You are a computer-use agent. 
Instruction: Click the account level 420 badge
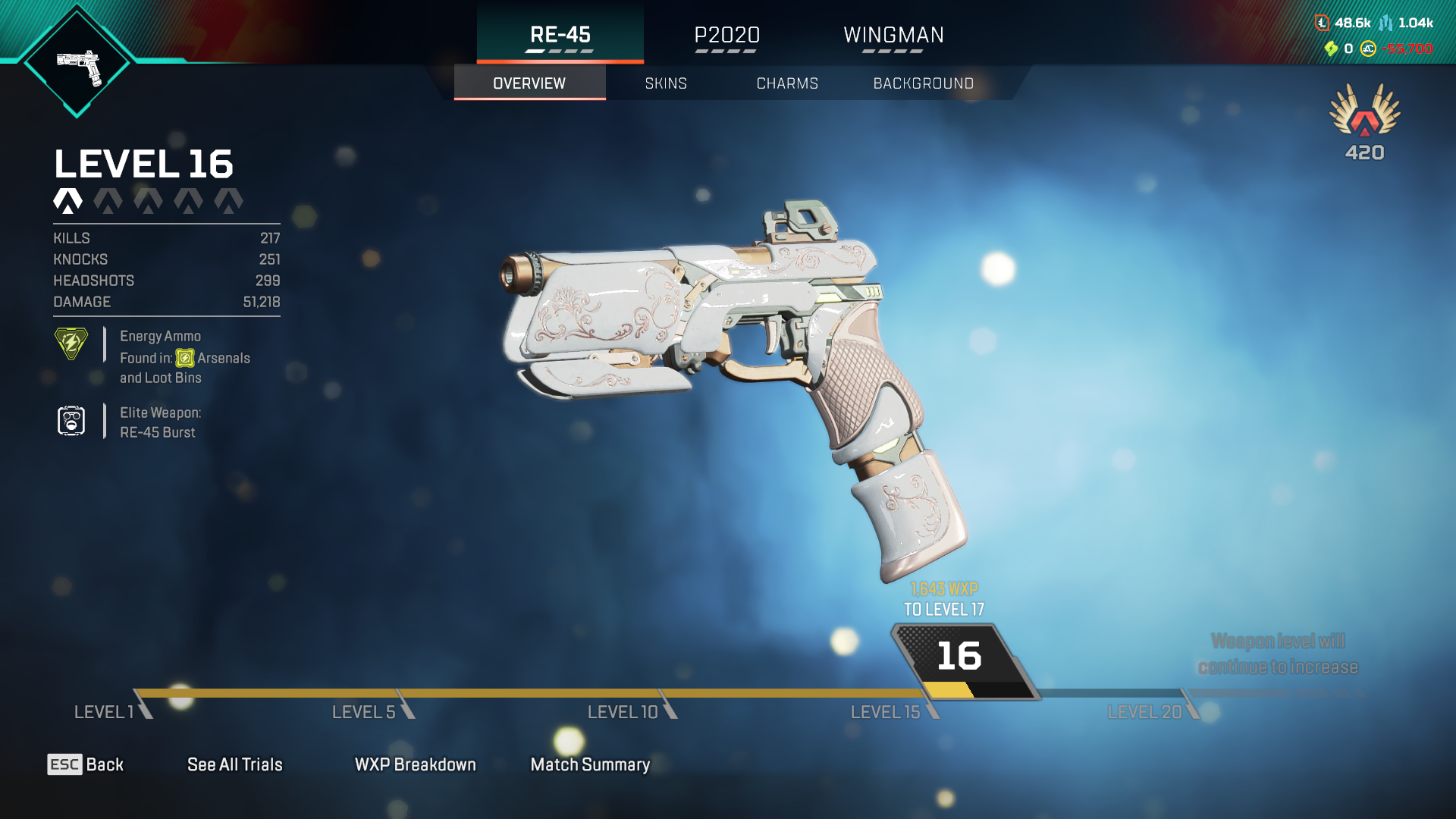(x=1364, y=123)
